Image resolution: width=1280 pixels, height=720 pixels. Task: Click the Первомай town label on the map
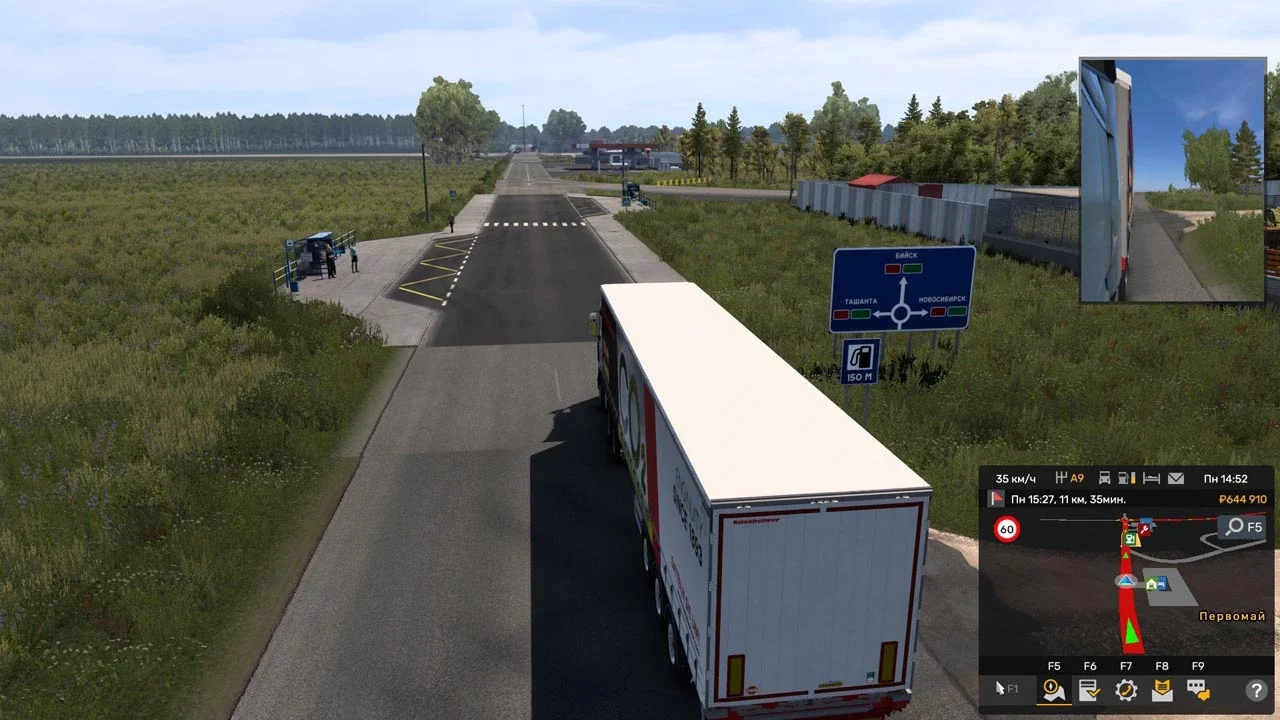[x=1233, y=615]
